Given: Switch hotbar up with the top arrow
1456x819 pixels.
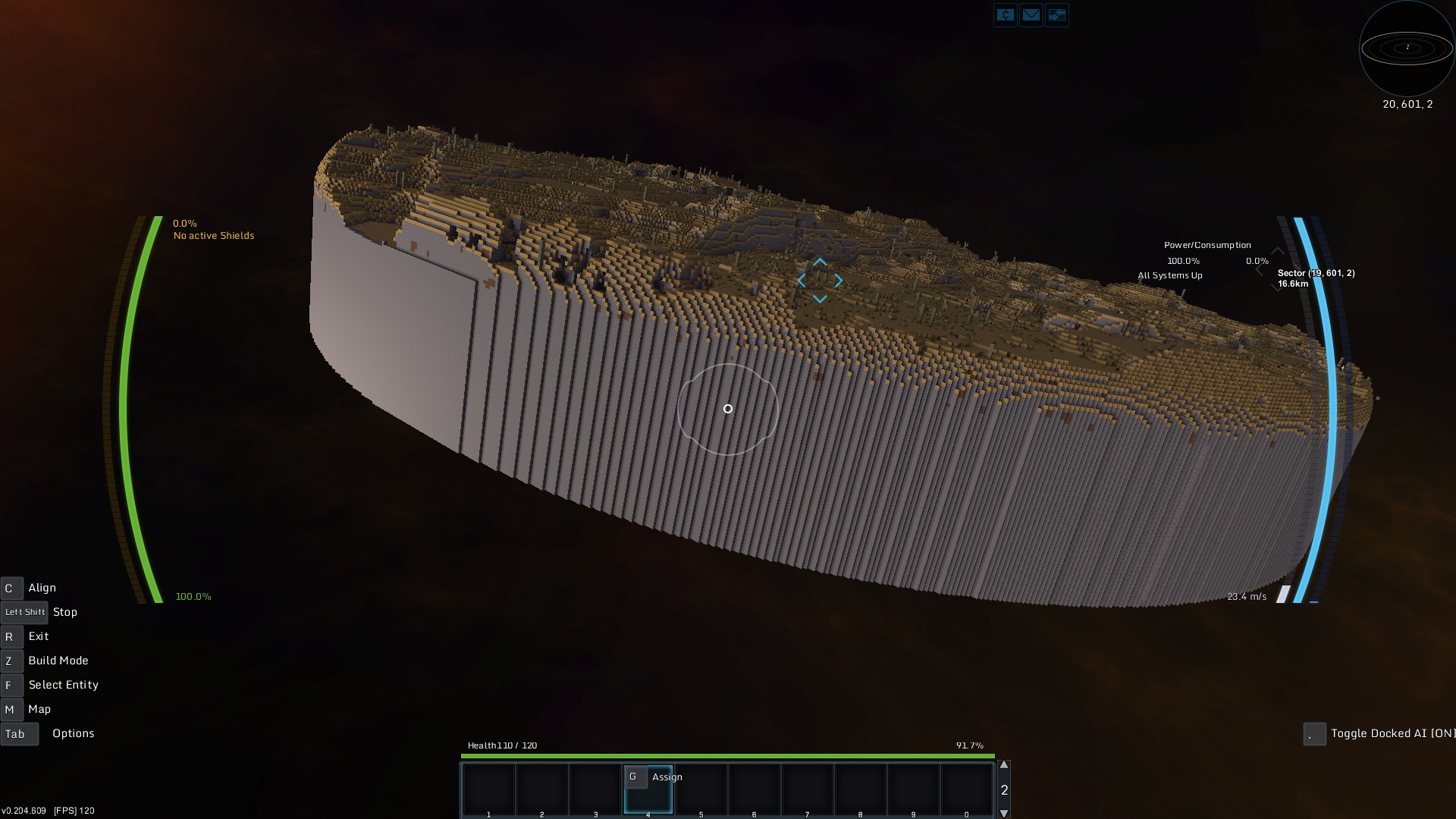Looking at the screenshot, I should (x=1004, y=765).
